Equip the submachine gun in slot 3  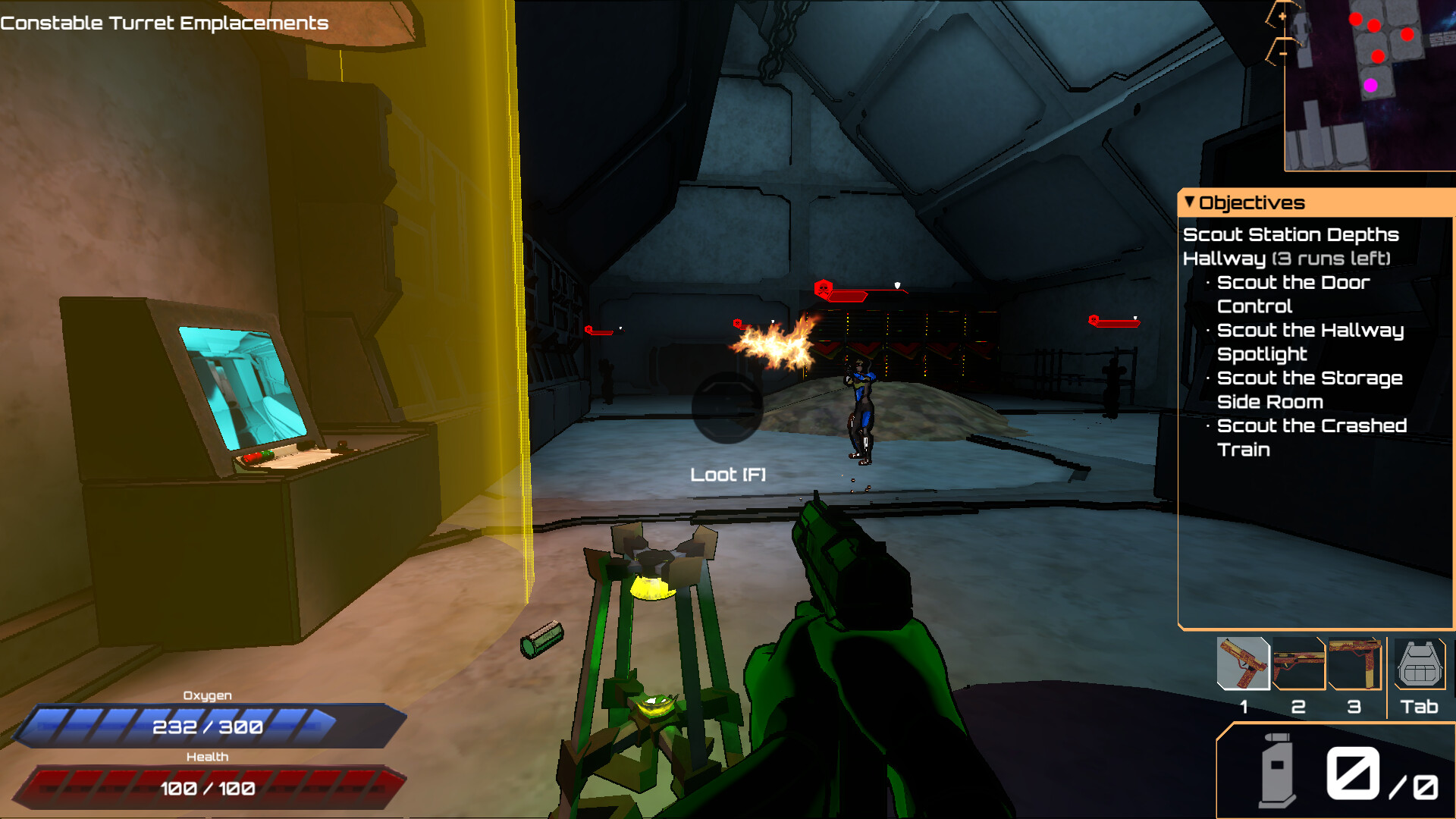pos(1354,664)
